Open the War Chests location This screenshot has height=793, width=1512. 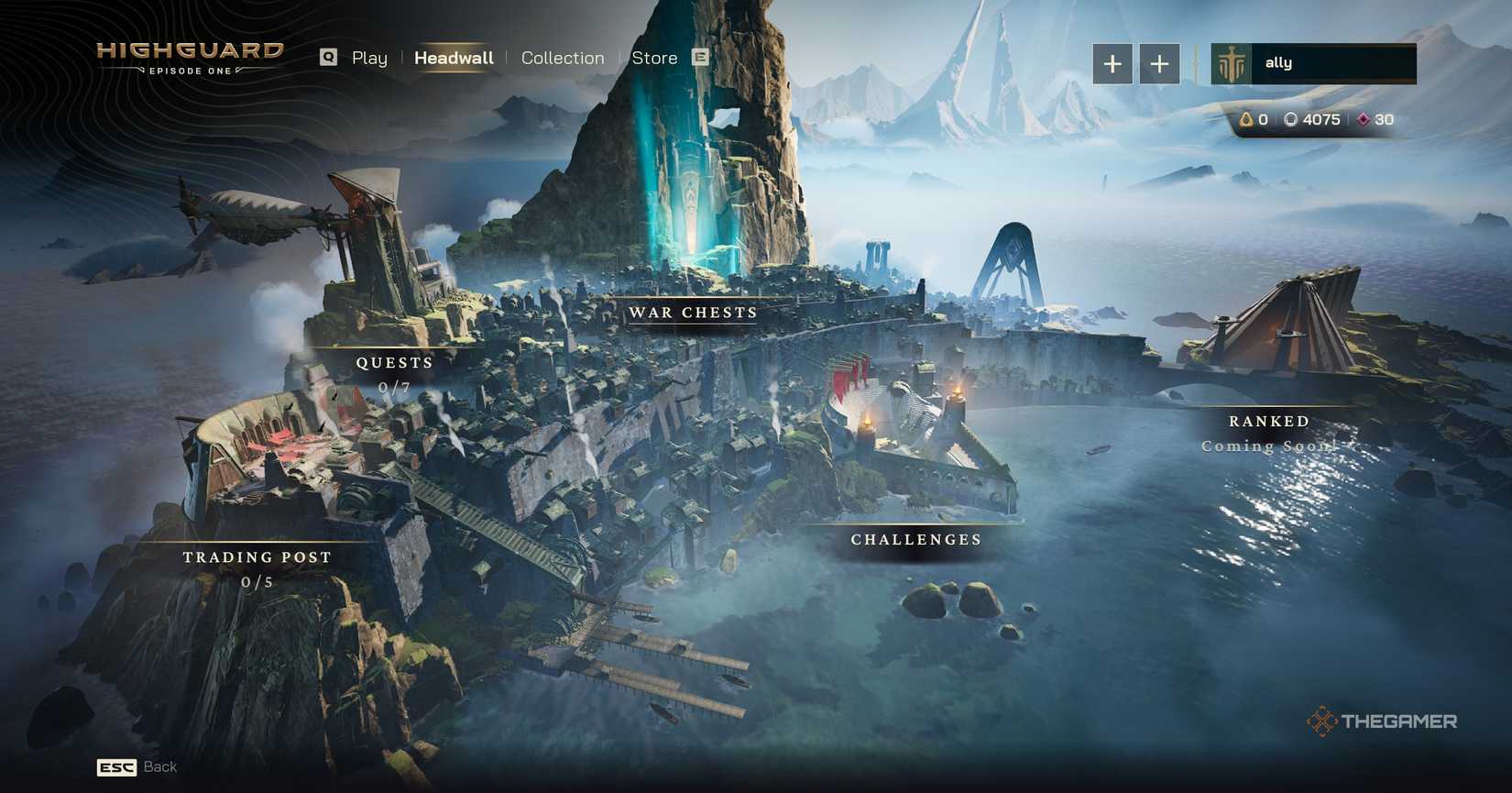click(x=692, y=313)
